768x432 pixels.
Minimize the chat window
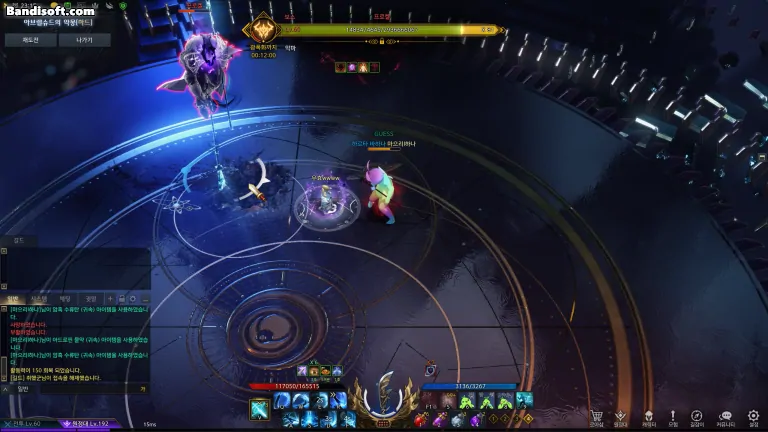tap(144, 298)
